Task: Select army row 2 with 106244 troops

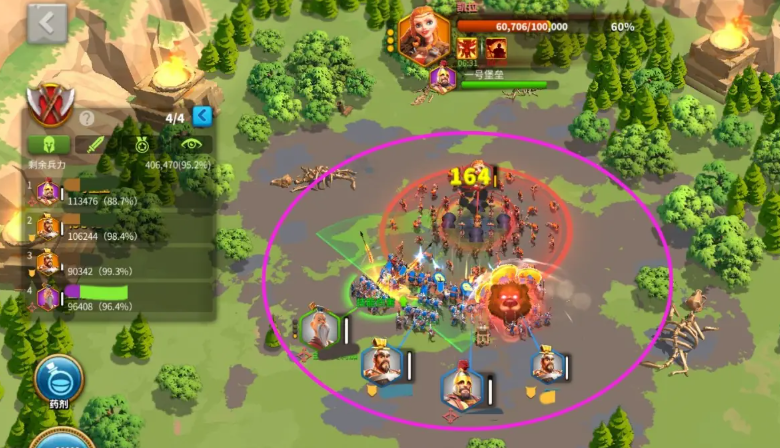Action: [x=110, y=227]
